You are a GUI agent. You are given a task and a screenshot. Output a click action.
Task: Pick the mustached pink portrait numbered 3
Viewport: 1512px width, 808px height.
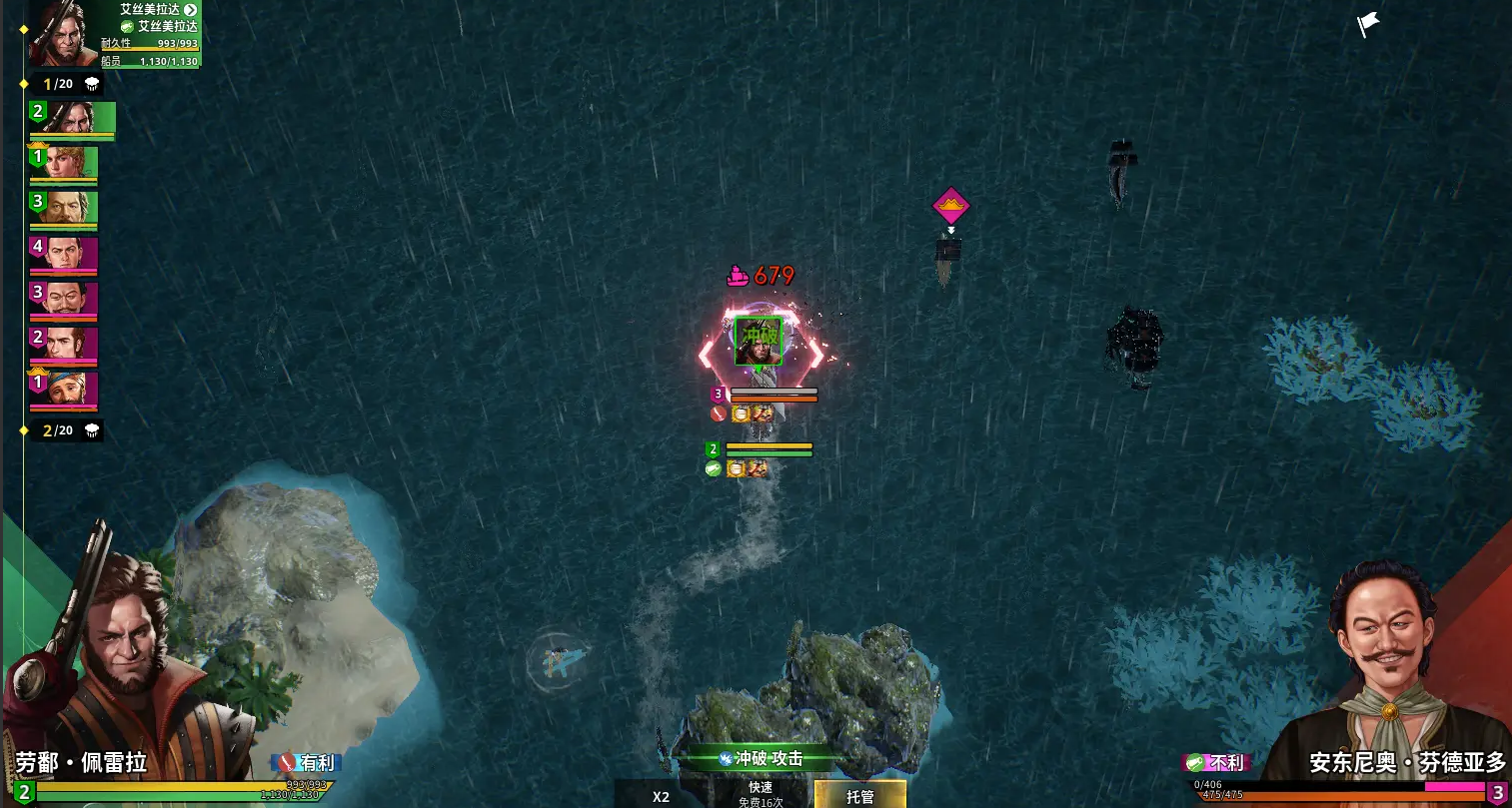(x=63, y=300)
